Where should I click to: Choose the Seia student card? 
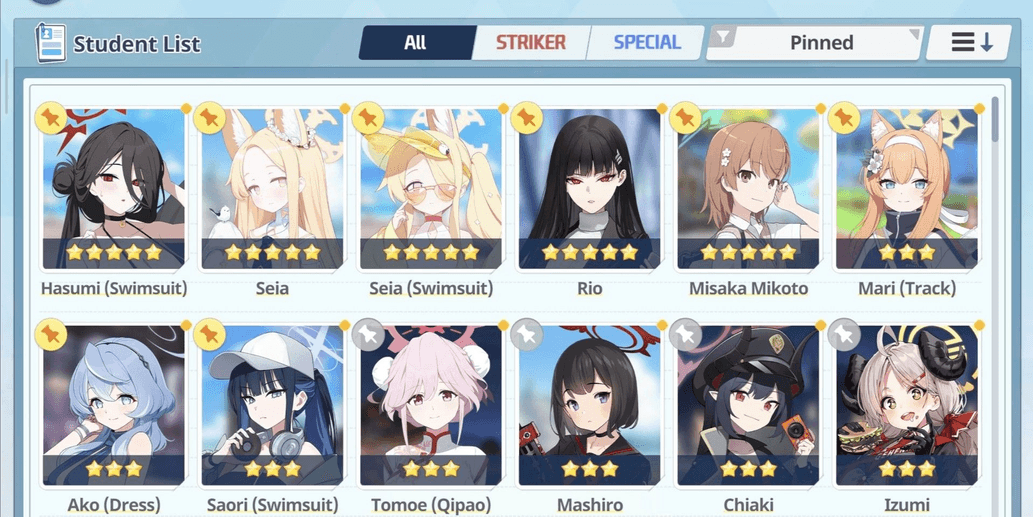272,190
